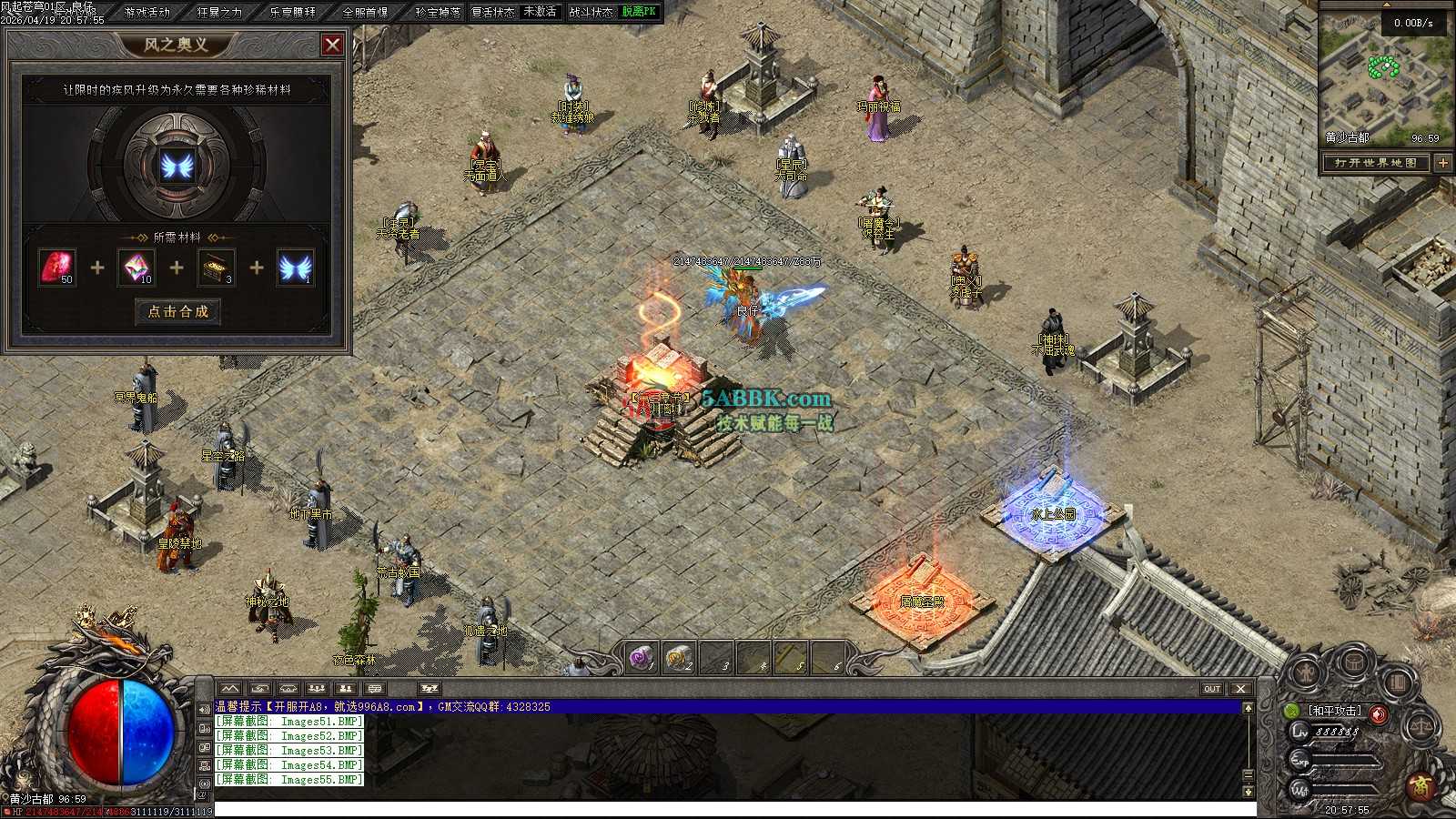Open the 狂暴之力 menu

click(219, 12)
